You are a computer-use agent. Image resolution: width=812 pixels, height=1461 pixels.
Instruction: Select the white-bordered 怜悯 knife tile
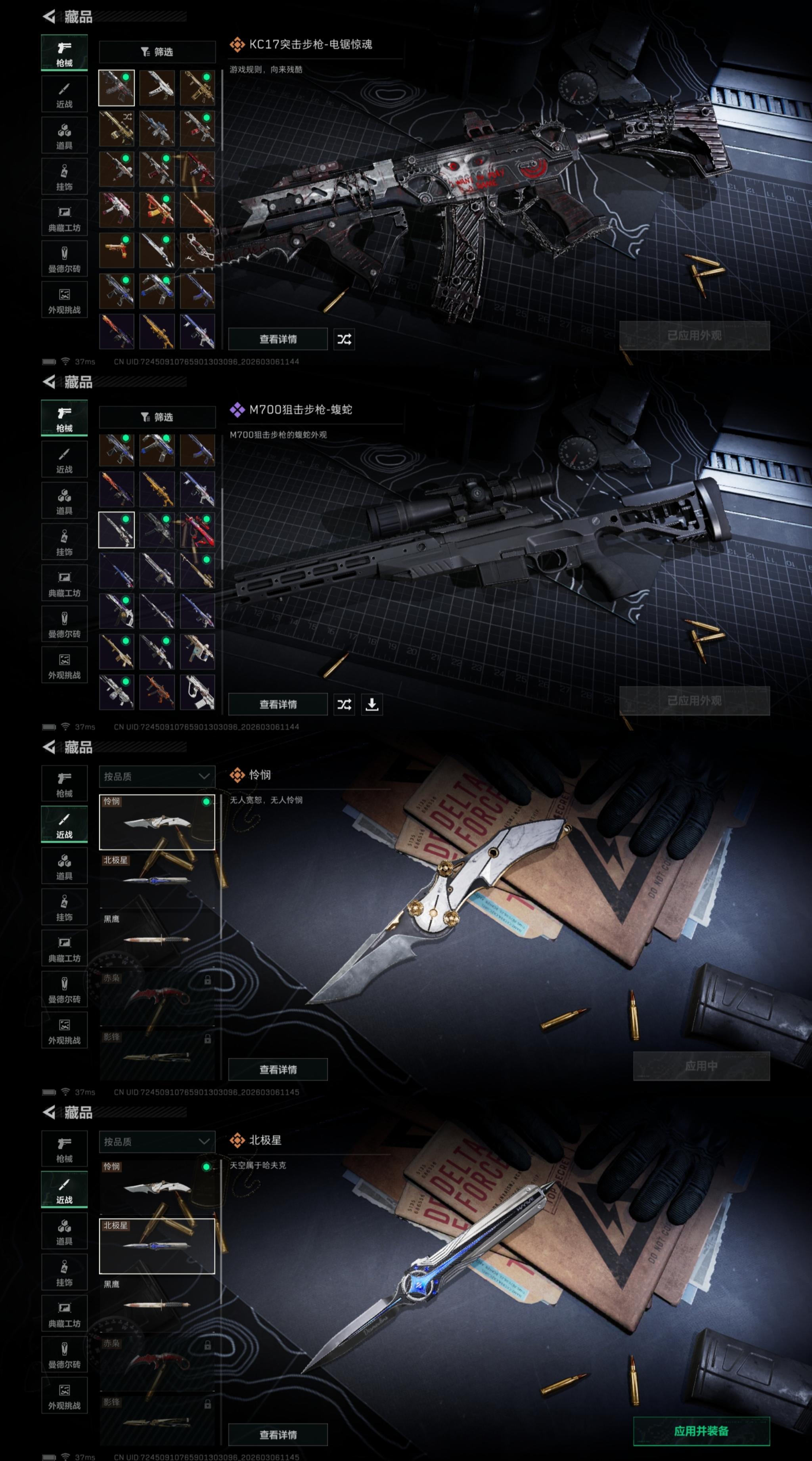coord(157,822)
